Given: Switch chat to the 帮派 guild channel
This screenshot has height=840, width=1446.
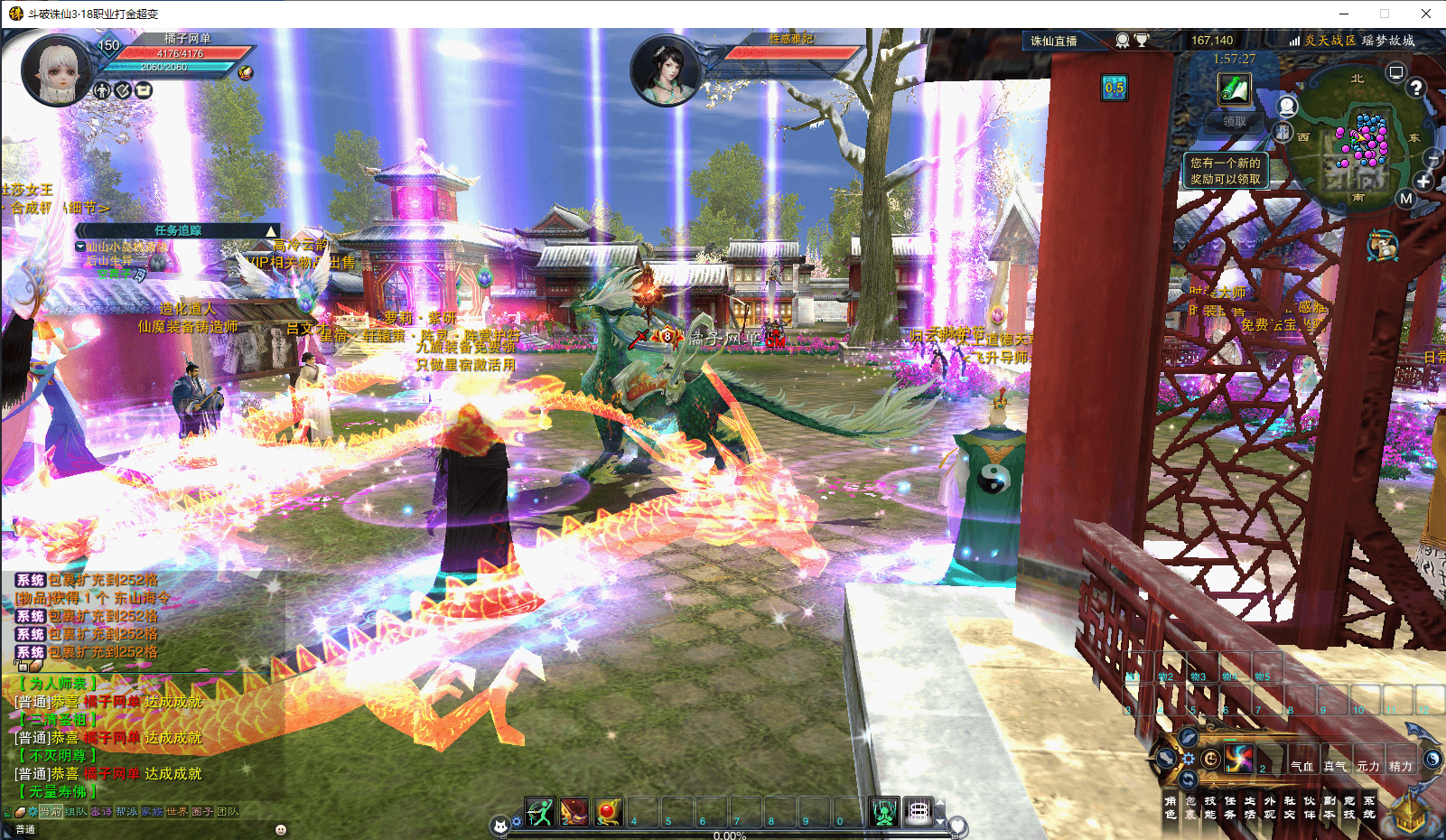Looking at the screenshot, I should pos(126,811).
